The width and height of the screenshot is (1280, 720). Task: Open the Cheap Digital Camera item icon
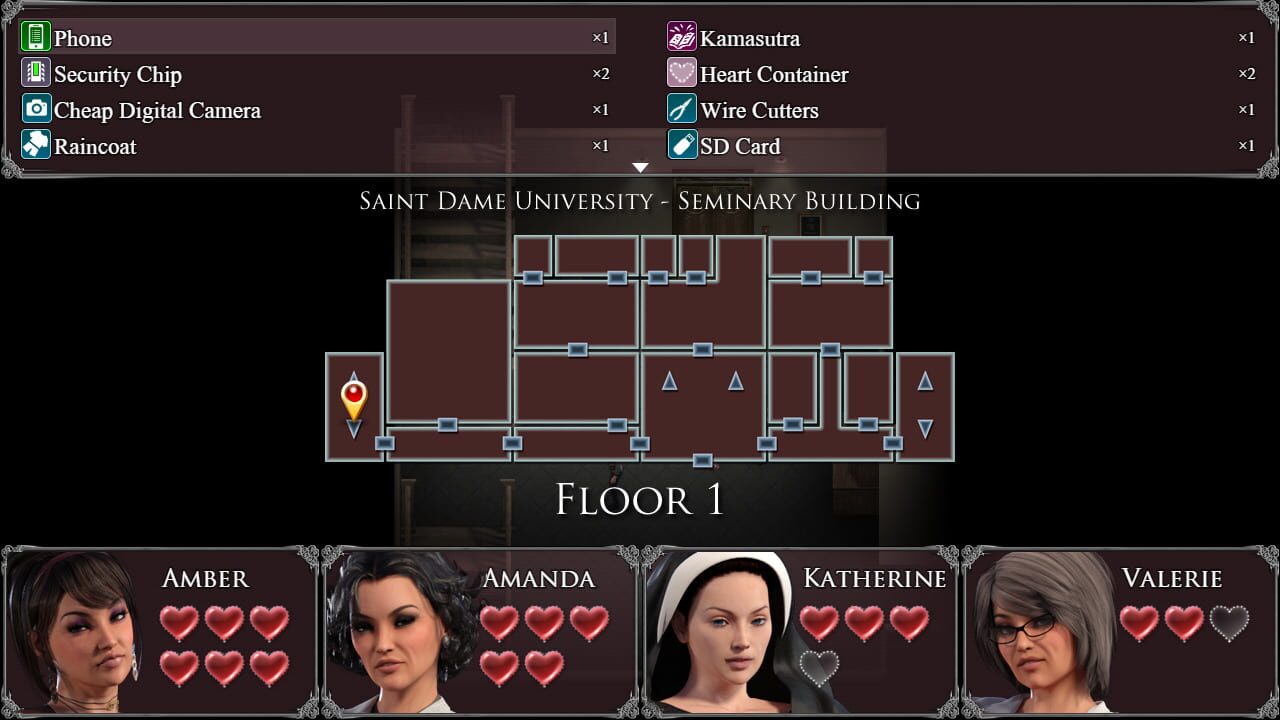[x=35, y=109]
